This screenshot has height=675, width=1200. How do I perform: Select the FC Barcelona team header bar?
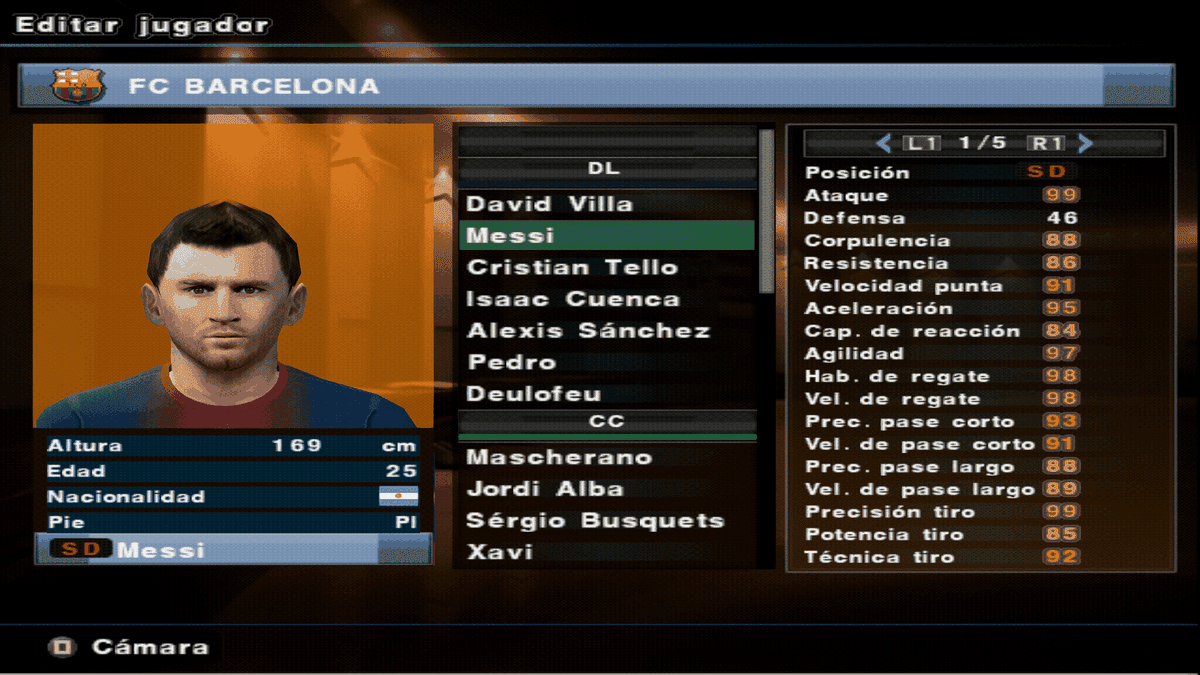point(596,86)
